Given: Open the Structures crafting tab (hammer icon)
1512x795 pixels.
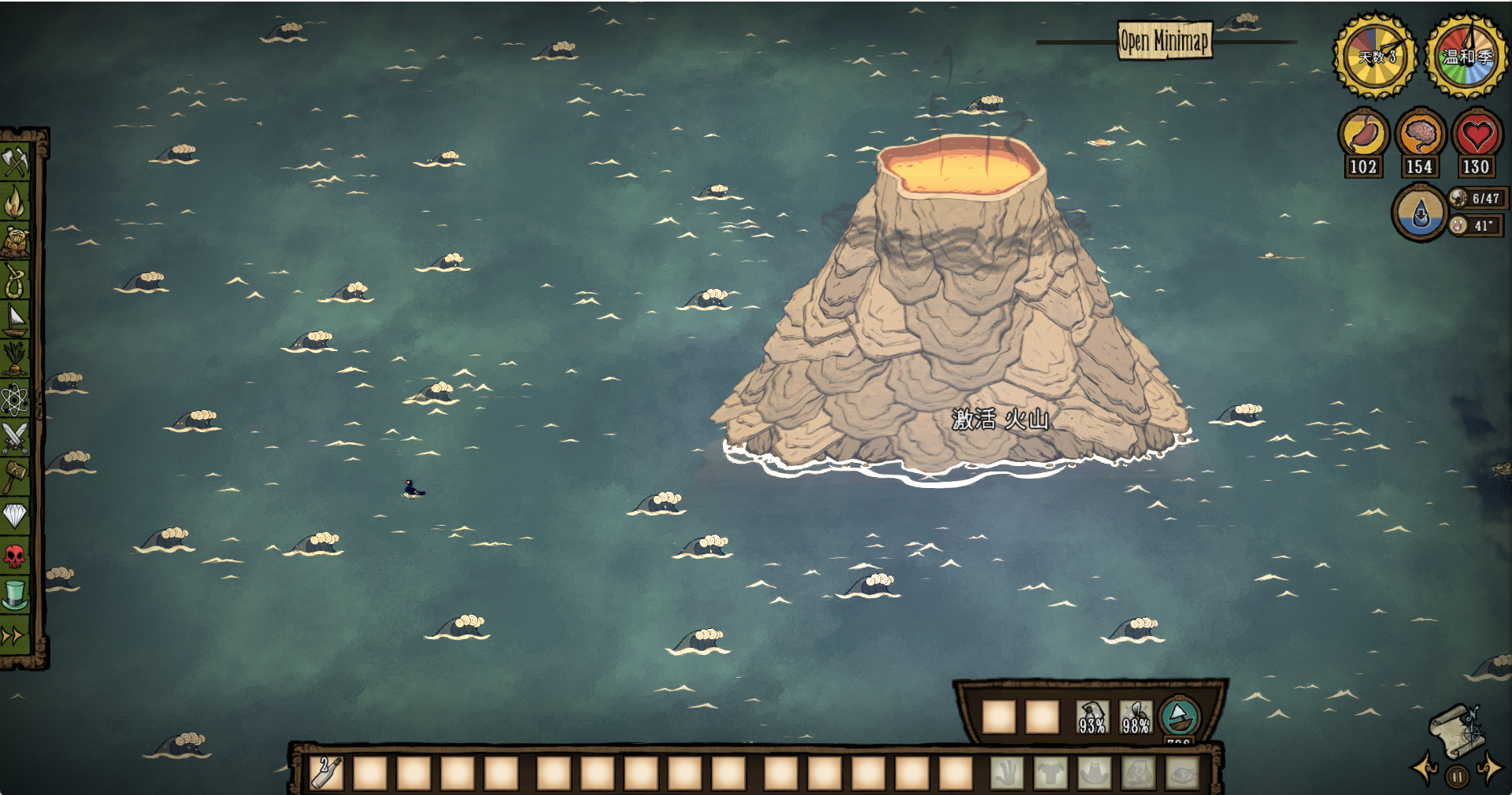Looking at the screenshot, I should [x=15, y=476].
